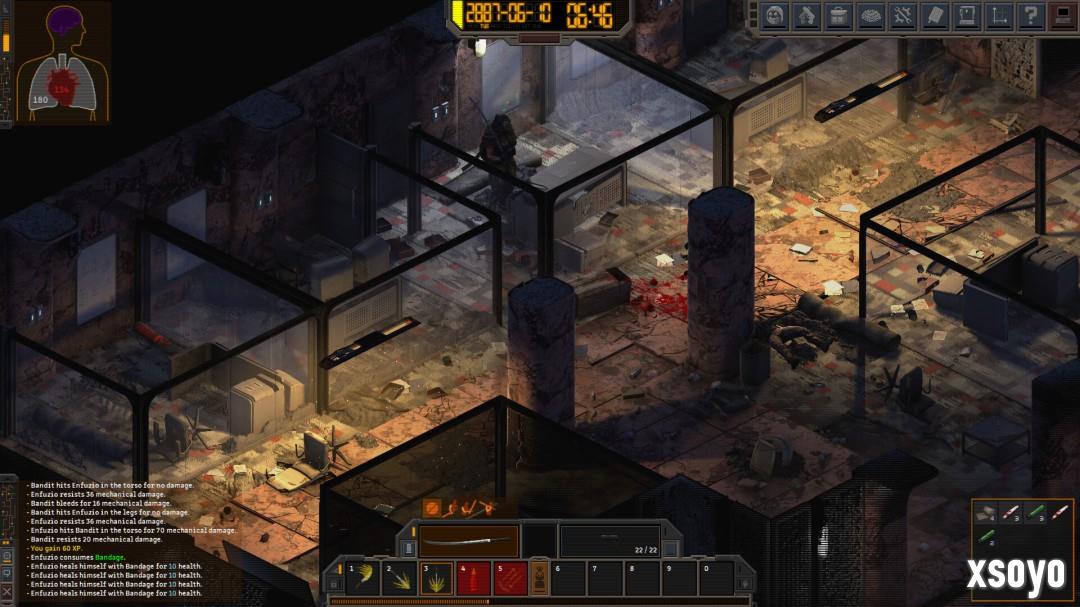Open help with the question mark icon
This screenshot has height=607, width=1080.
(1028, 16)
